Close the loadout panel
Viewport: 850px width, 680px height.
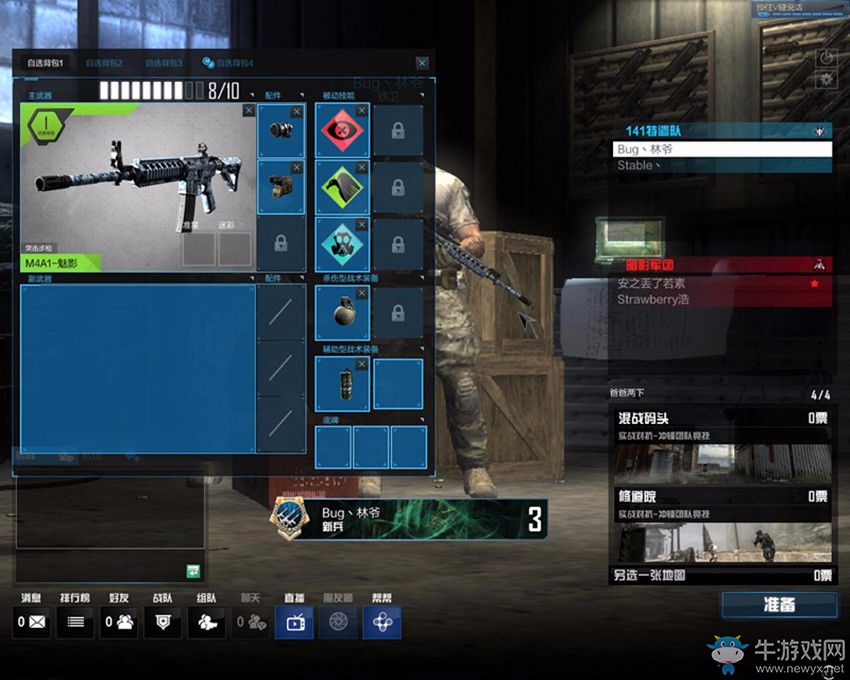tap(422, 63)
